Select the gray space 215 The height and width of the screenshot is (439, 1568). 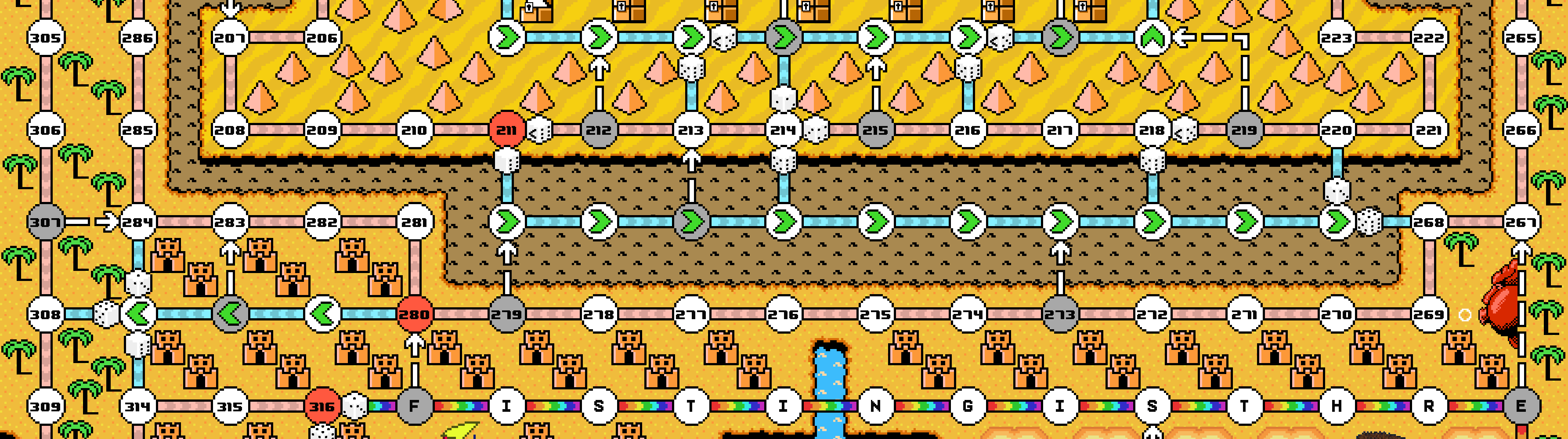coord(875,130)
